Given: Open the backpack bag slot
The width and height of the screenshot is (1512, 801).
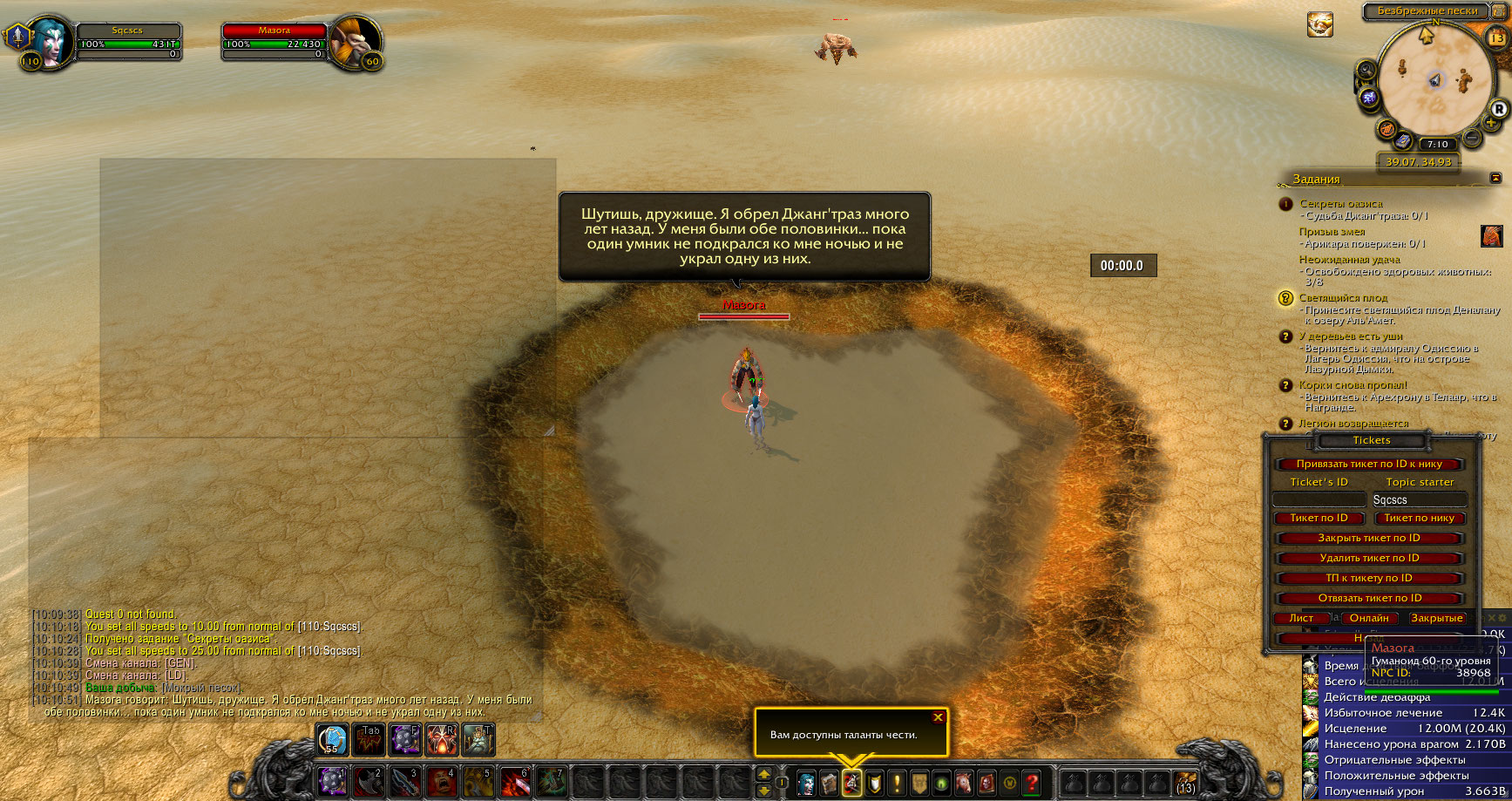Looking at the screenshot, I should coord(1184,782).
